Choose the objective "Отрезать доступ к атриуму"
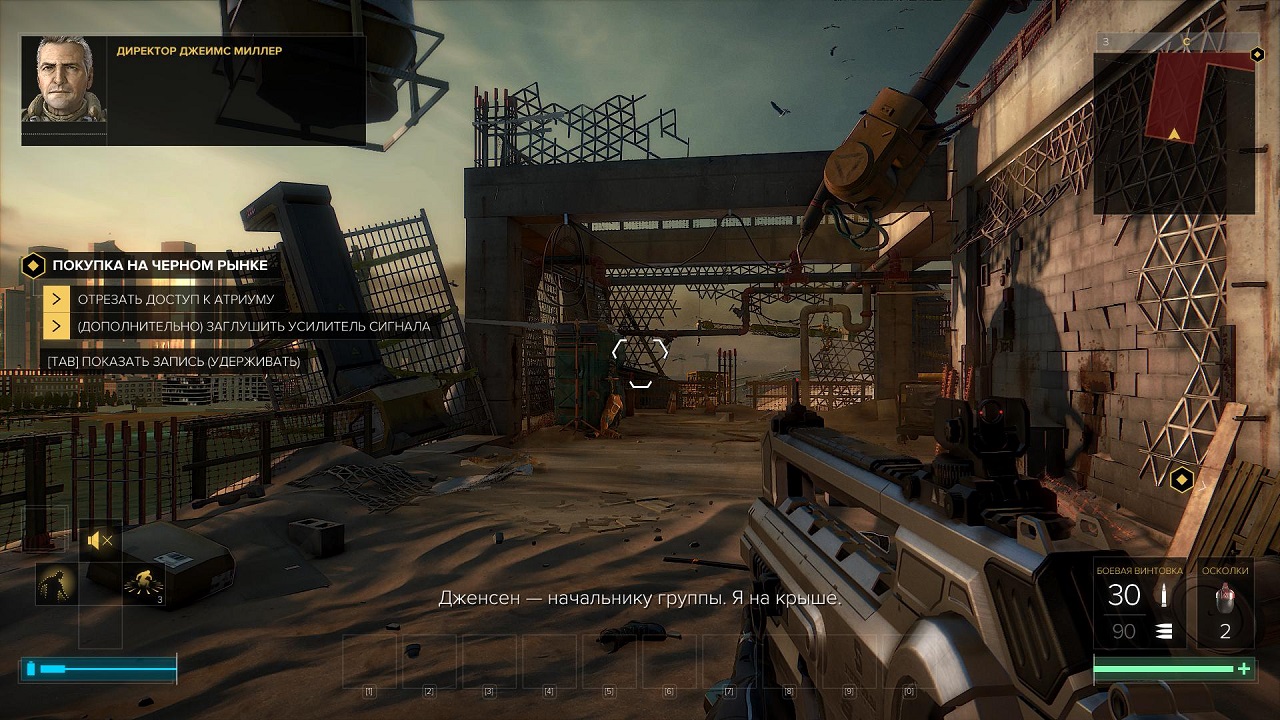1280x720 pixels. pos(175,298)
